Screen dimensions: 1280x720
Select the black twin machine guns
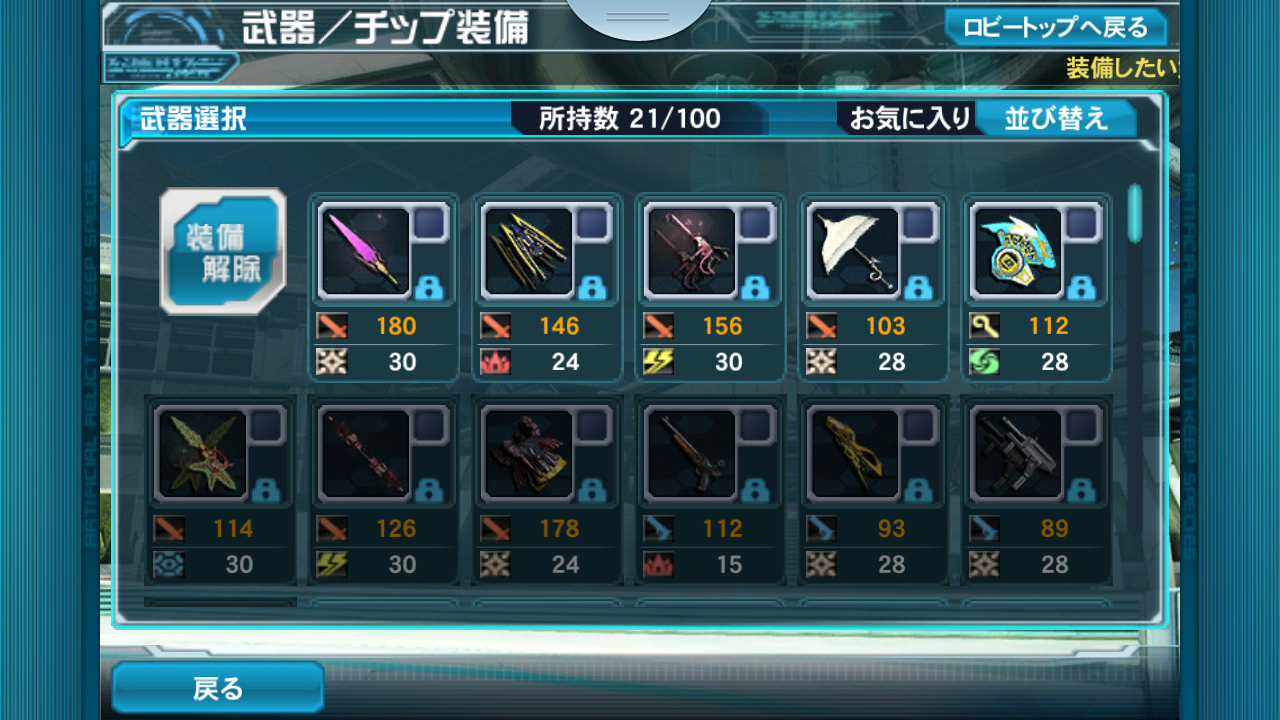tap(1018, 455)
